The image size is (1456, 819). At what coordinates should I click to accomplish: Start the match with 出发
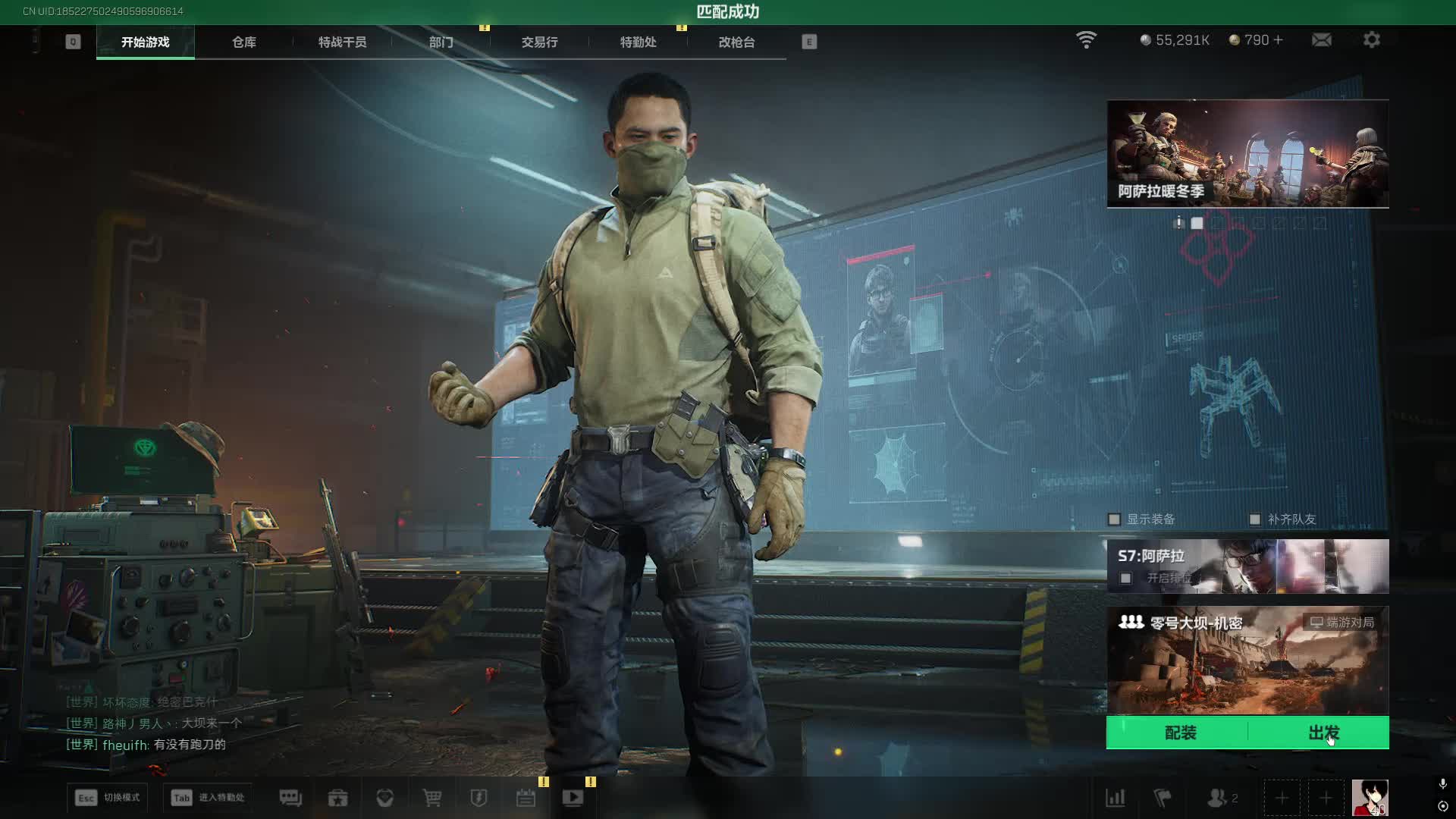coord(1323,733)
